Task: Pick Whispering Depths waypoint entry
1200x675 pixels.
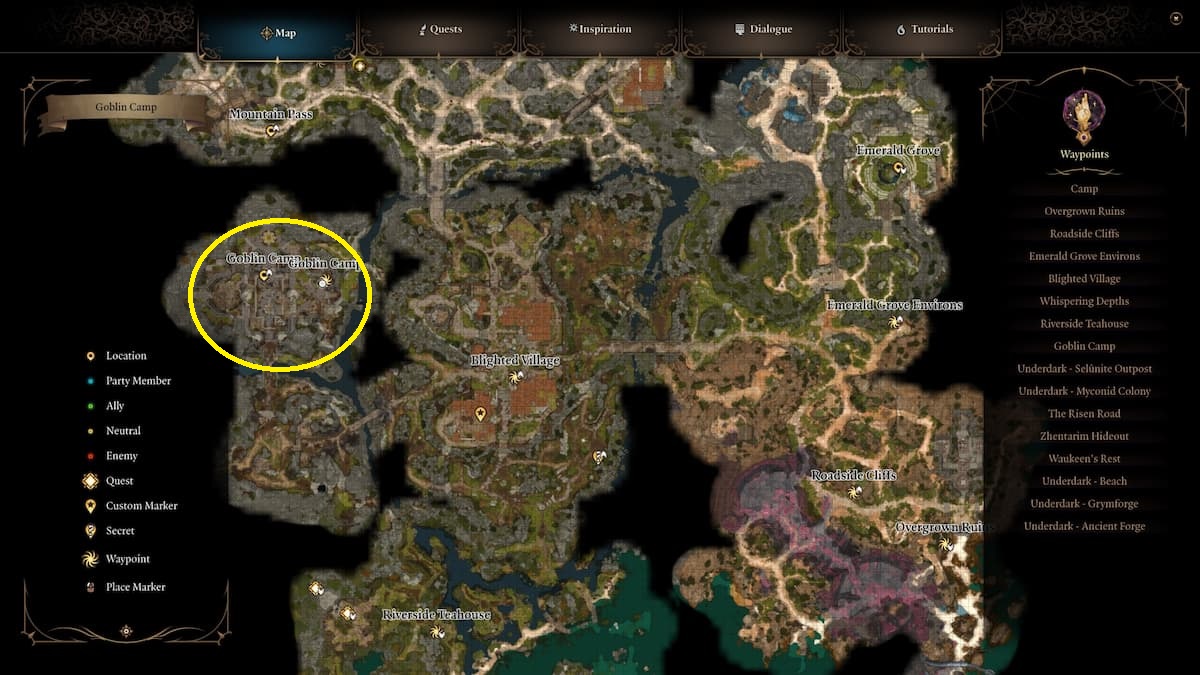Action: pos(1084,301)
